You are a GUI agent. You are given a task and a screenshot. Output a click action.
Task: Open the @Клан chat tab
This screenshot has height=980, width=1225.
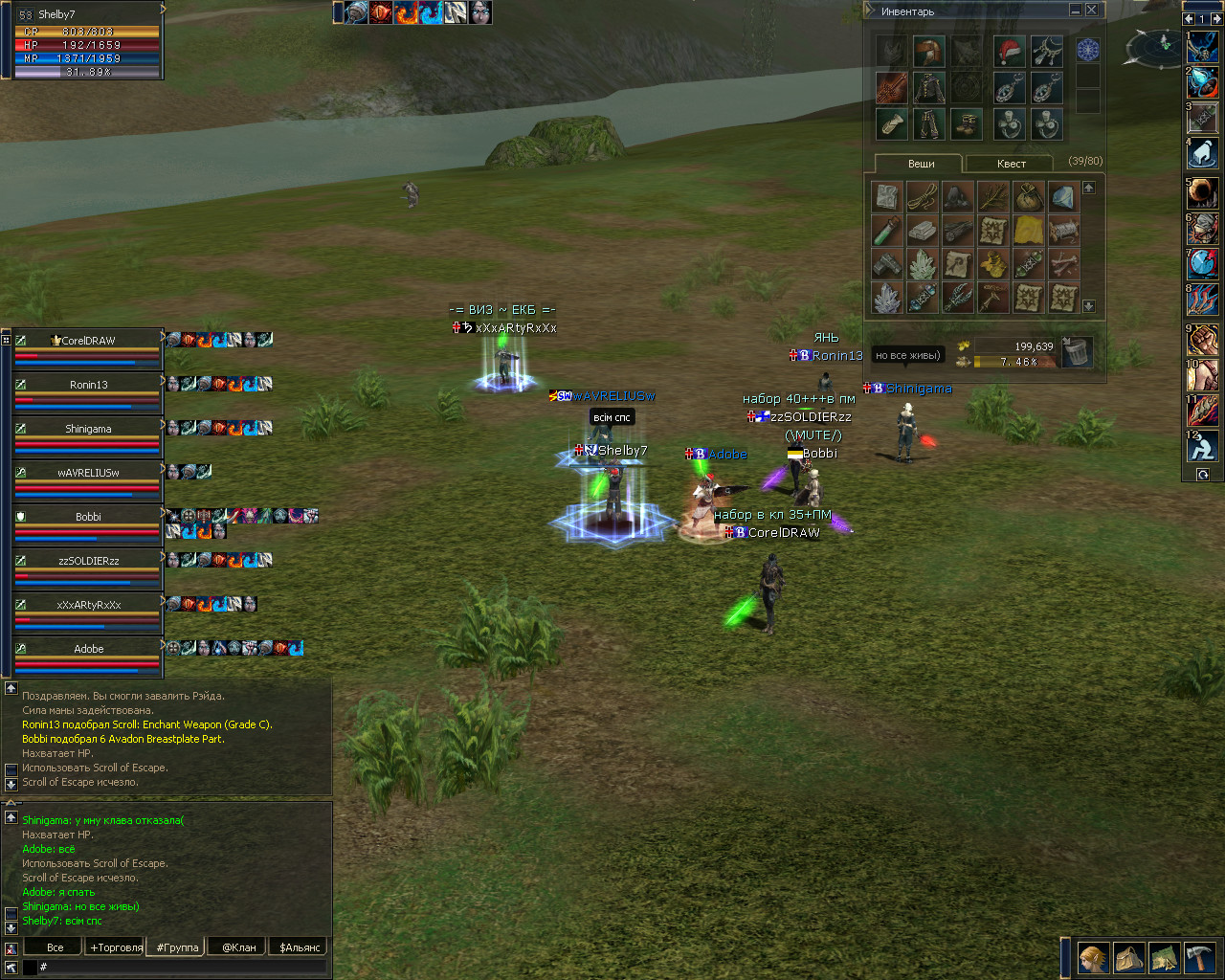click(x=239, y=947)
